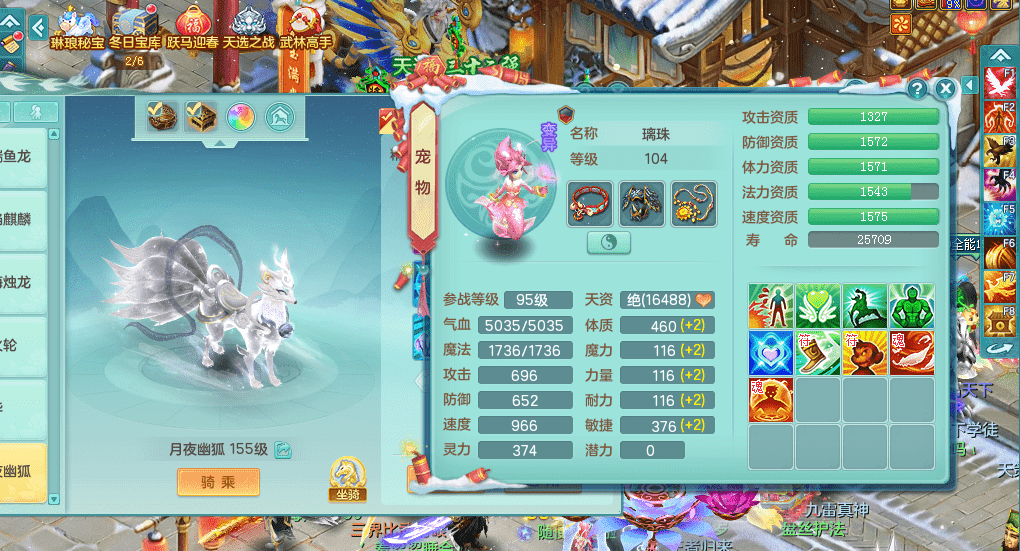Viewport: 1020px width, 551px height.
Task: Click the 骑乘 ride button
Action: coord(218,482)
